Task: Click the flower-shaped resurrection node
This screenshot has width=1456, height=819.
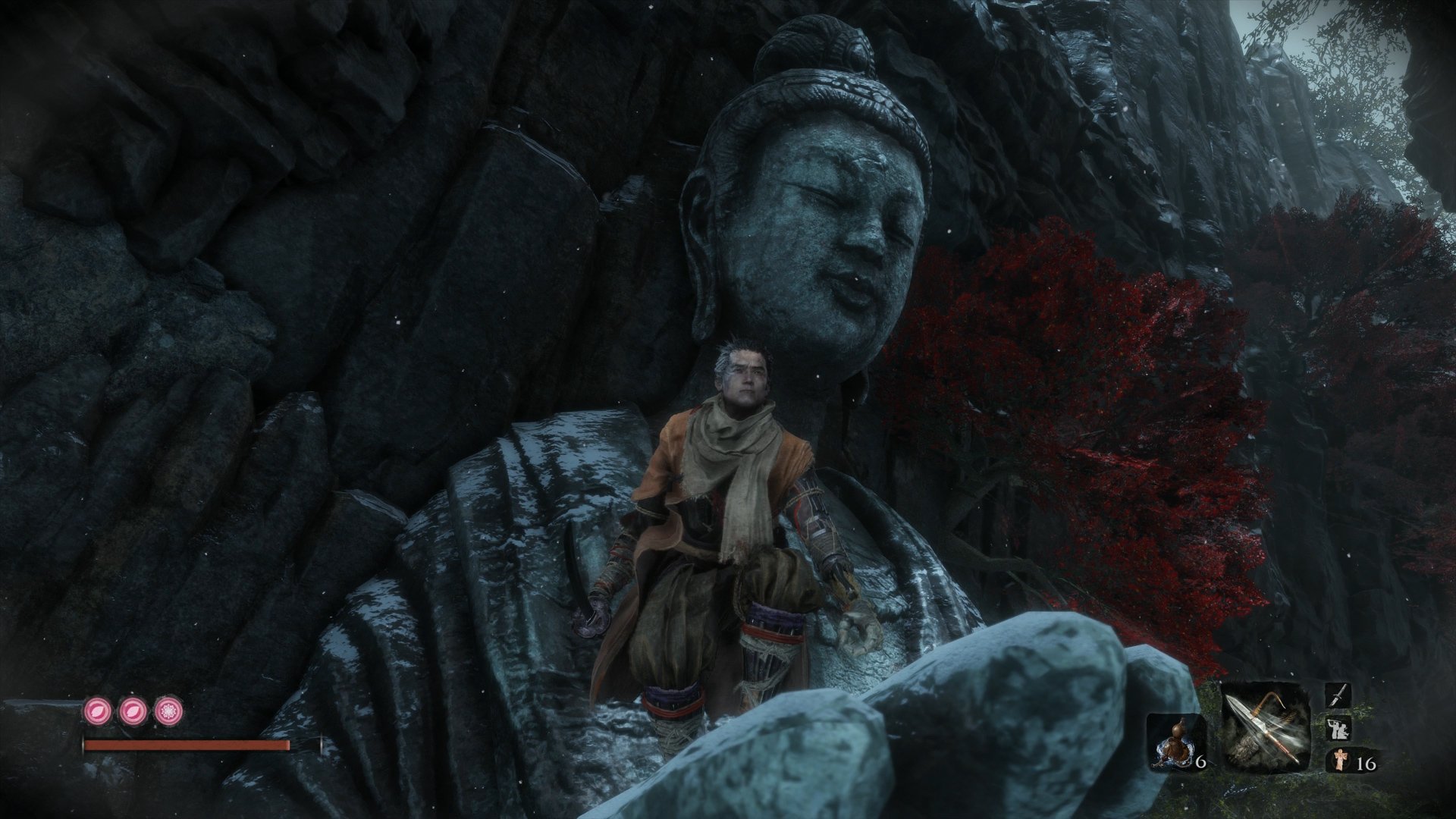Action: coord(168,711)
